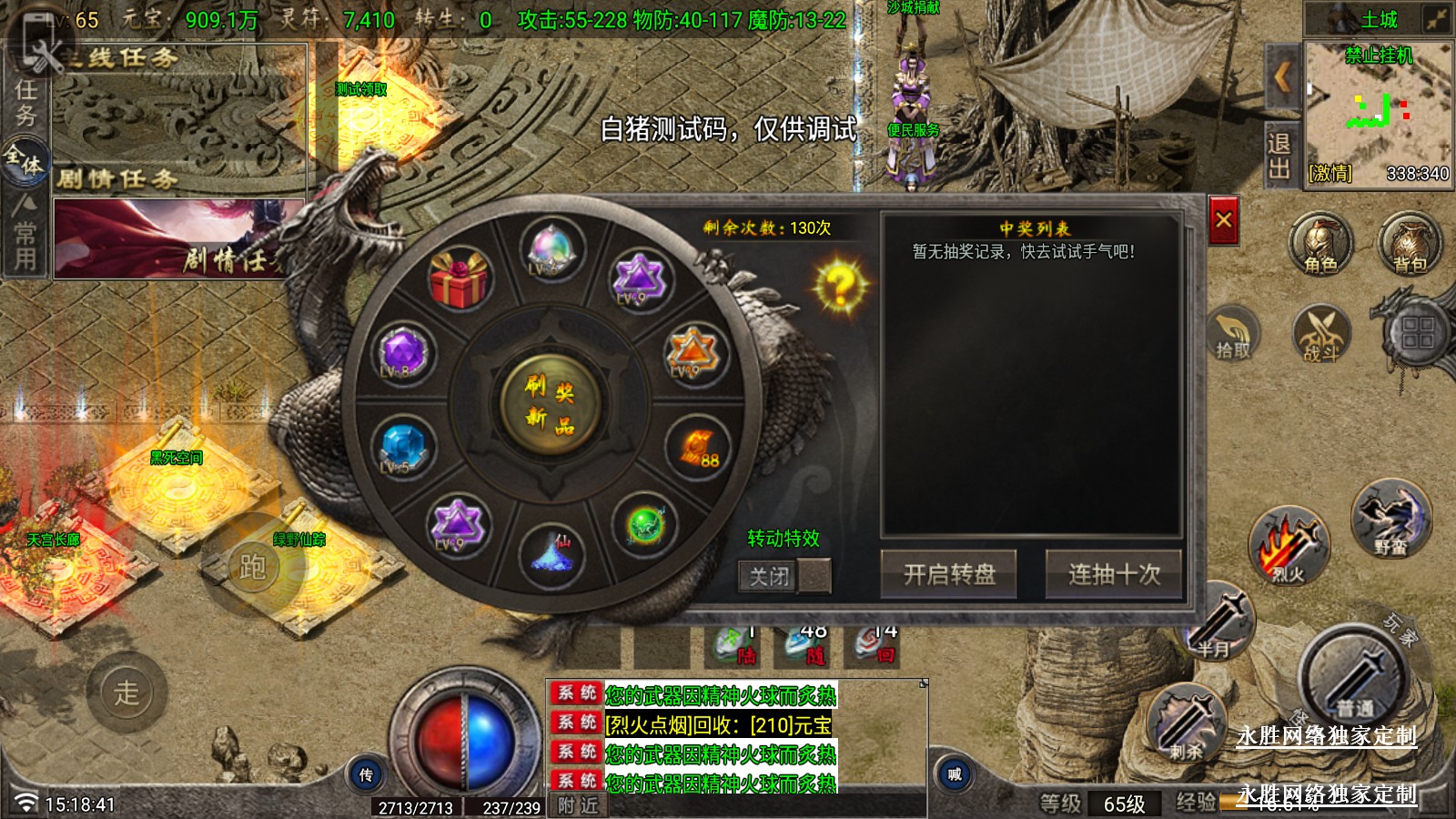The height and width of the screenshot is (819, 1456).
Task: Tap the 拾取 pickup button
Action: tap(1233, 334)
